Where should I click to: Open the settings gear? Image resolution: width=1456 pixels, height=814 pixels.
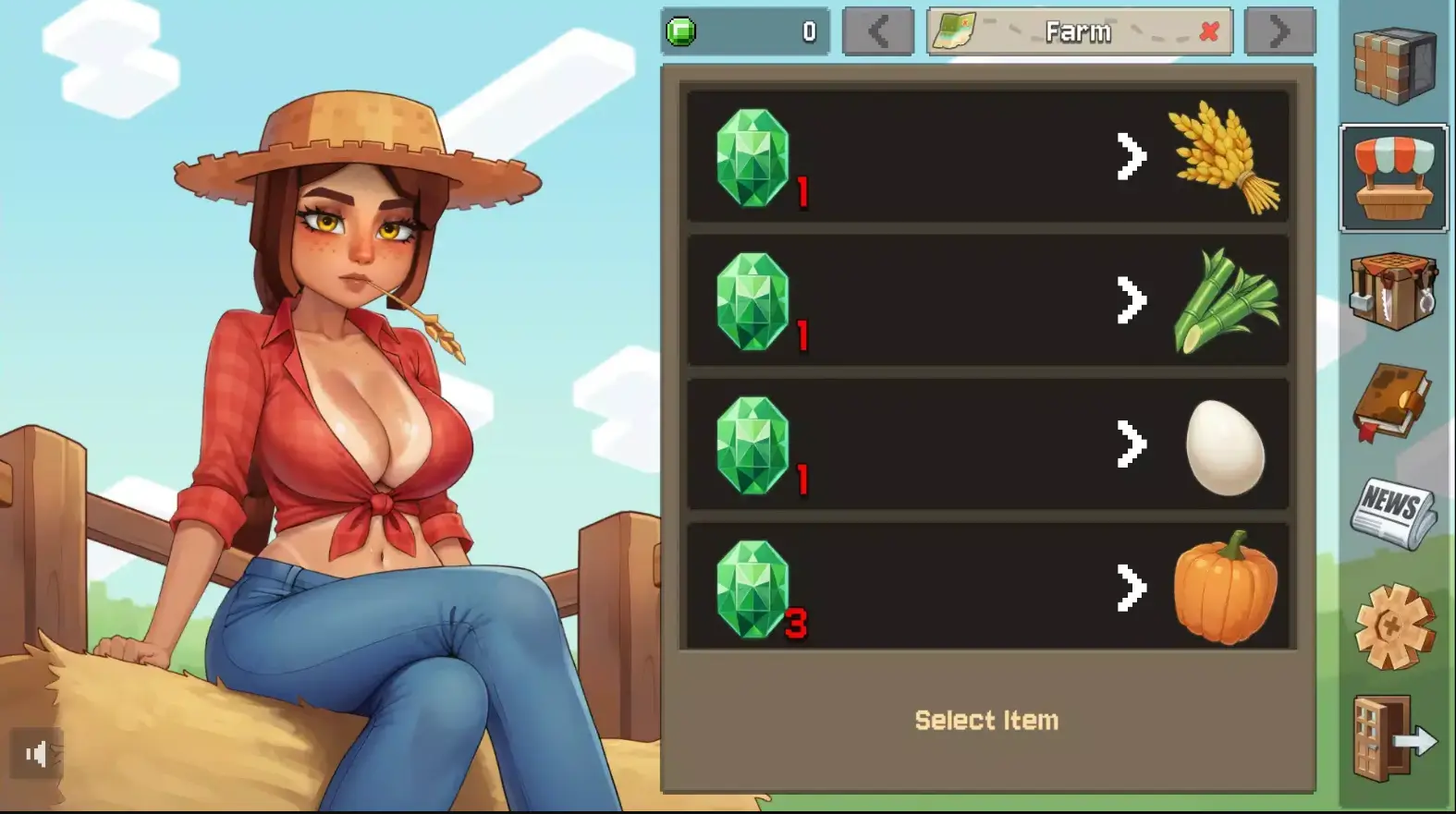[1392, 624]
